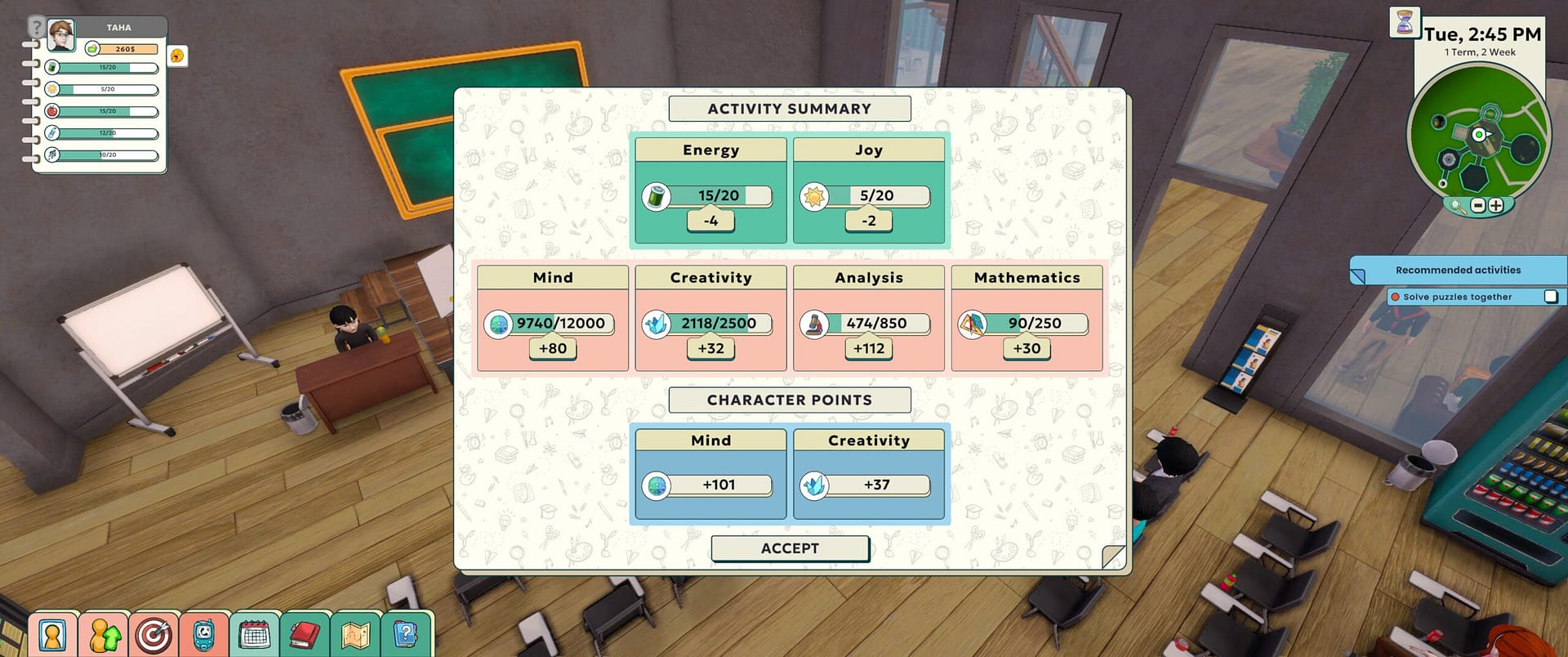
Task: Tick the Solve puzzles together checkbox
Action: point(1550,297)
